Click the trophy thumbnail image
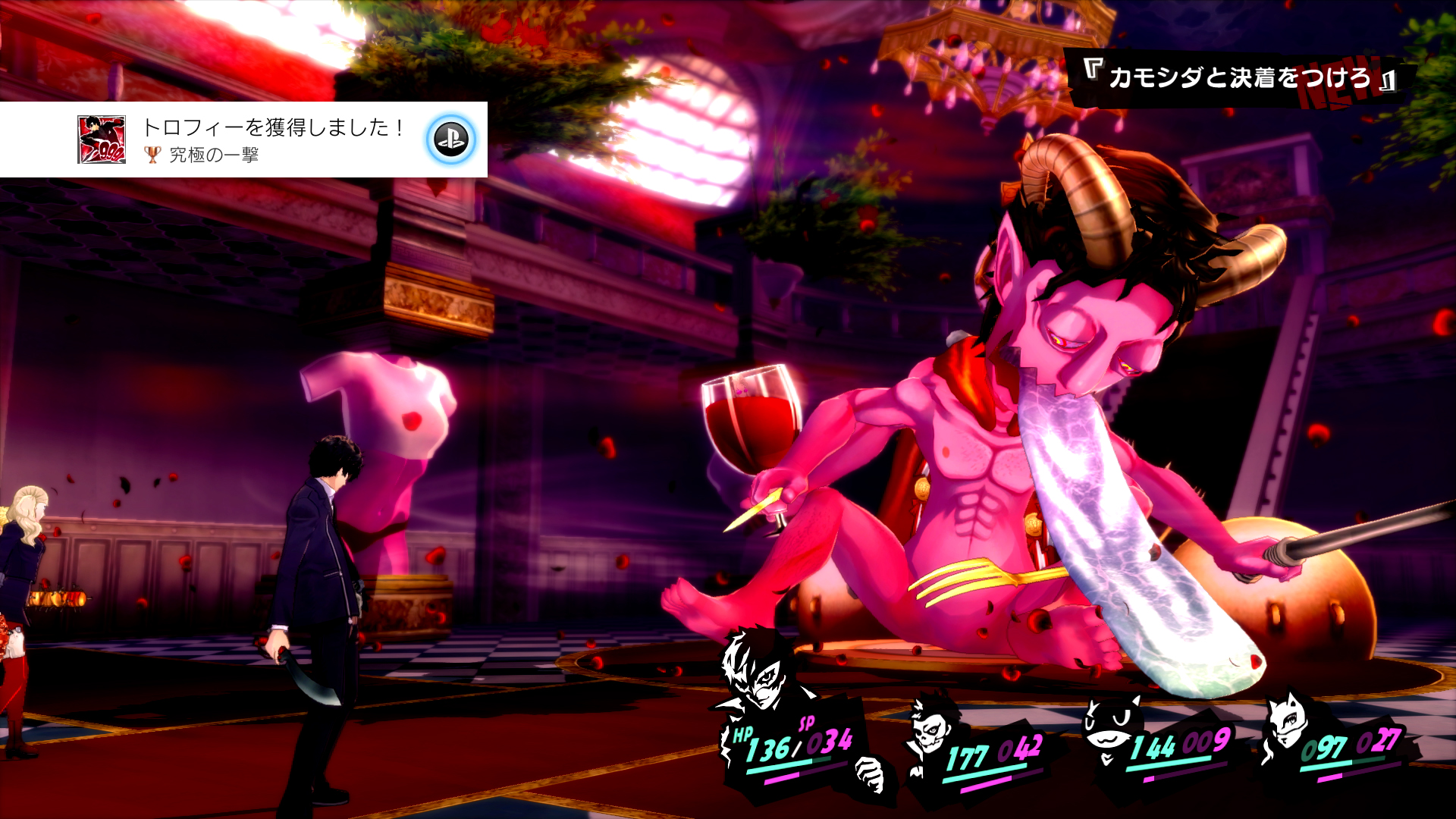Screen dimensions: 1456x819 [102, 140]
